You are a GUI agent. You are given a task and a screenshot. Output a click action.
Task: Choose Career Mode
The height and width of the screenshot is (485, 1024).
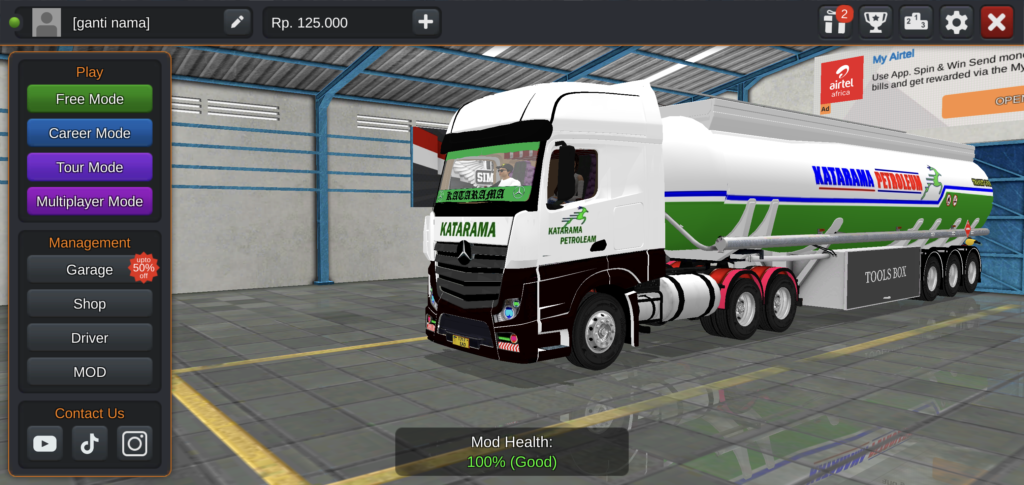click(x=90, y=133)
